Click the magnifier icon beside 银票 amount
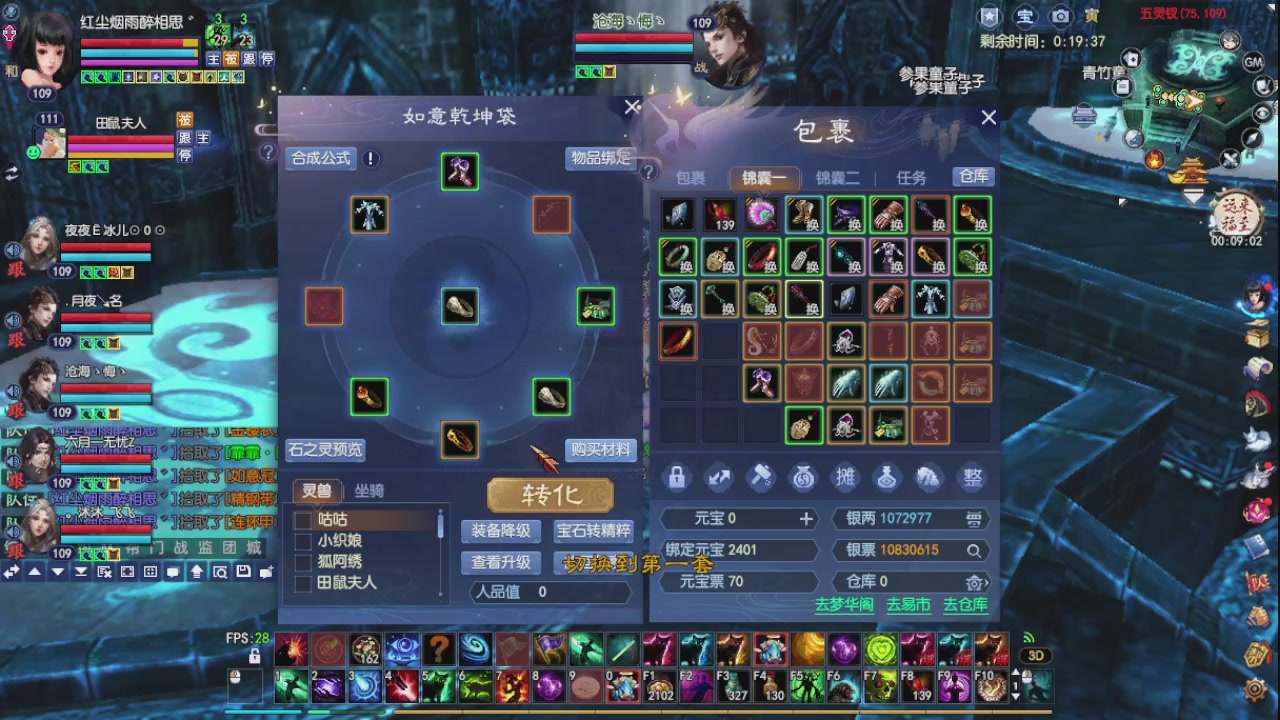Screen dimensions: 1280x720 click(x=974, y=552)
